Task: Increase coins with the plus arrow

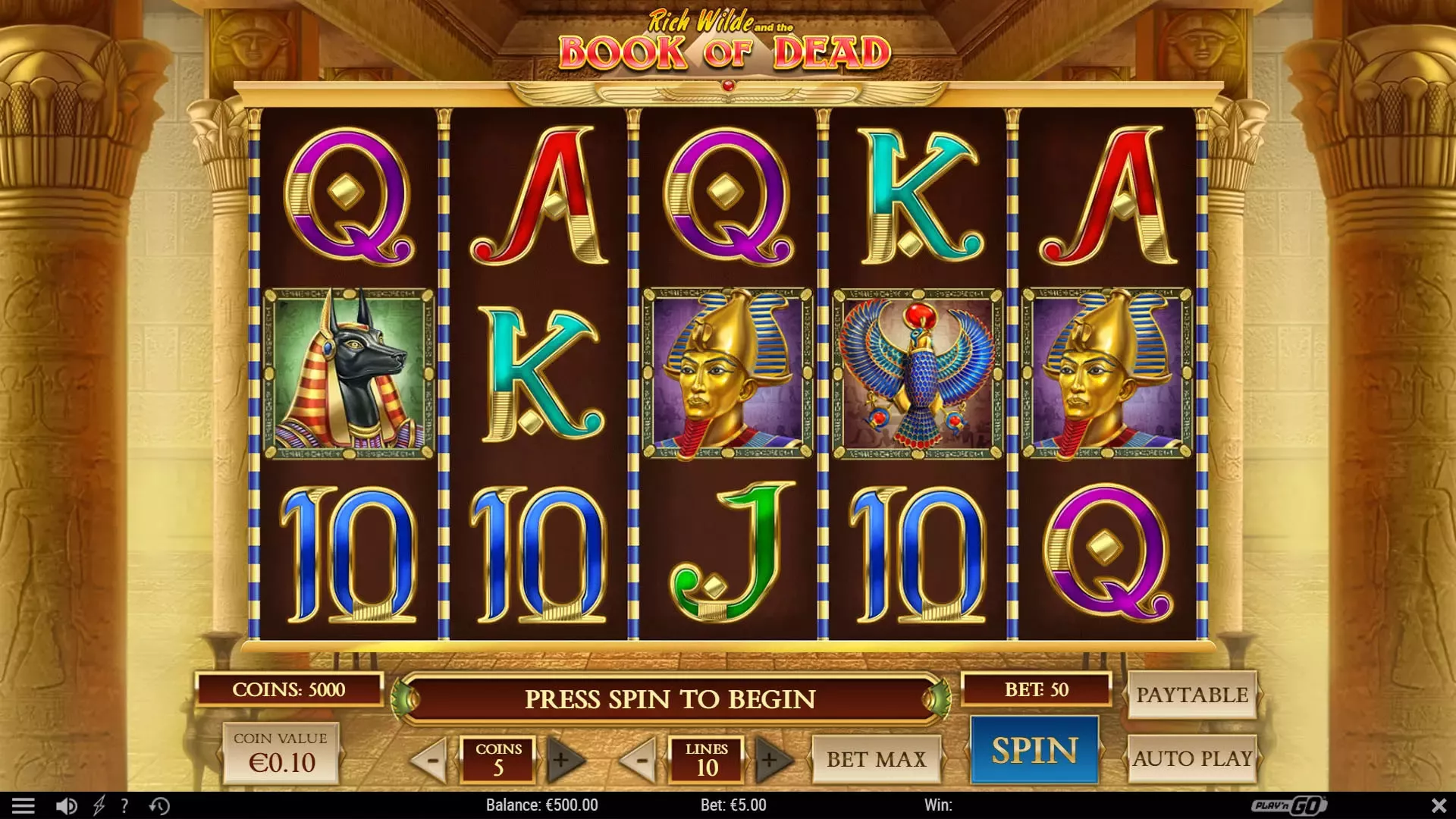Action: [564, 759]
